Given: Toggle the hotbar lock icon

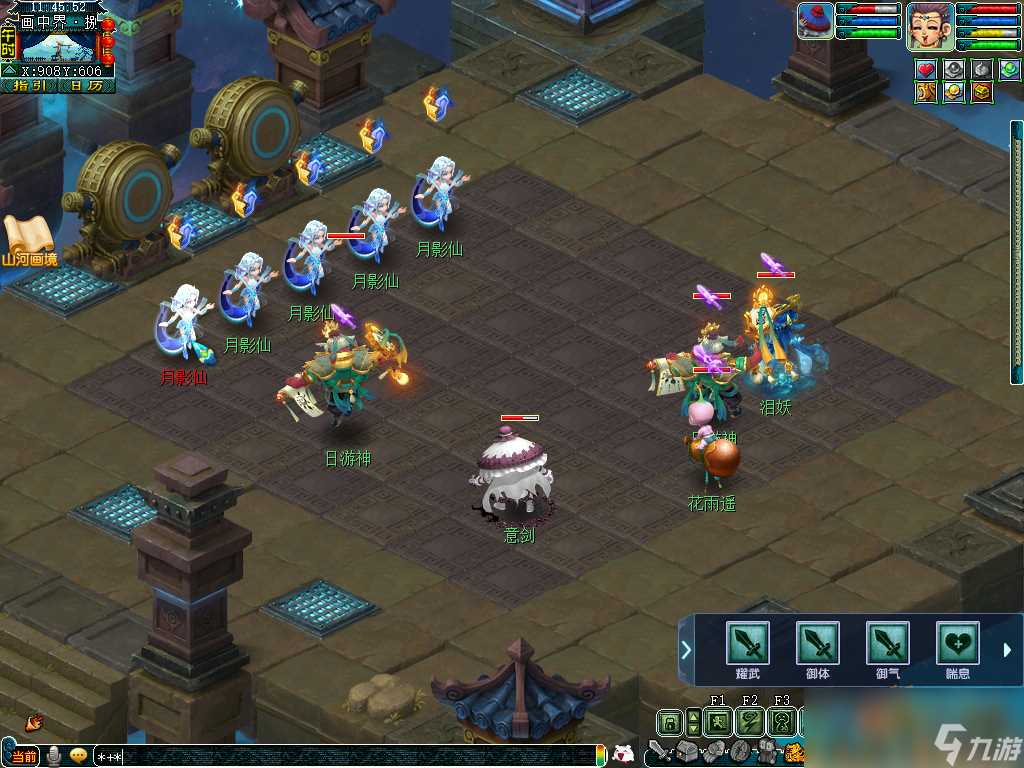Looking at the screenshot, I should [x=669, y=722].
